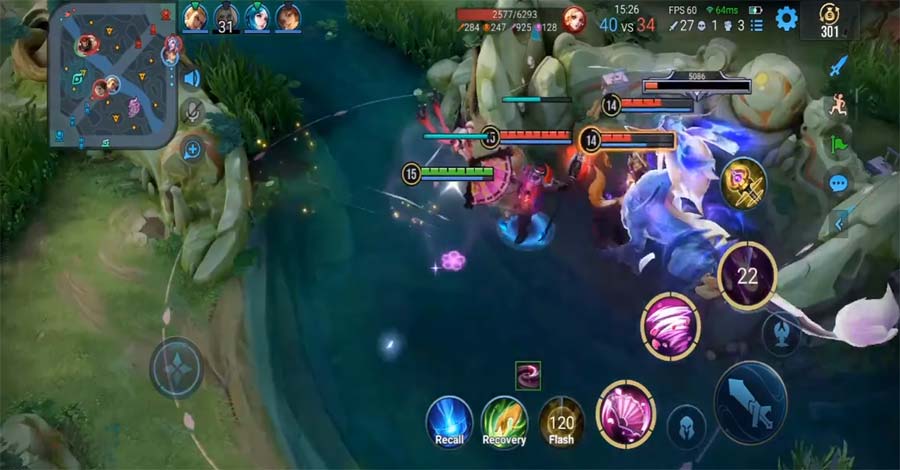Send the green flag rally signal
Image resolution: width=900 pixels, height=470 pixels.
838,145
